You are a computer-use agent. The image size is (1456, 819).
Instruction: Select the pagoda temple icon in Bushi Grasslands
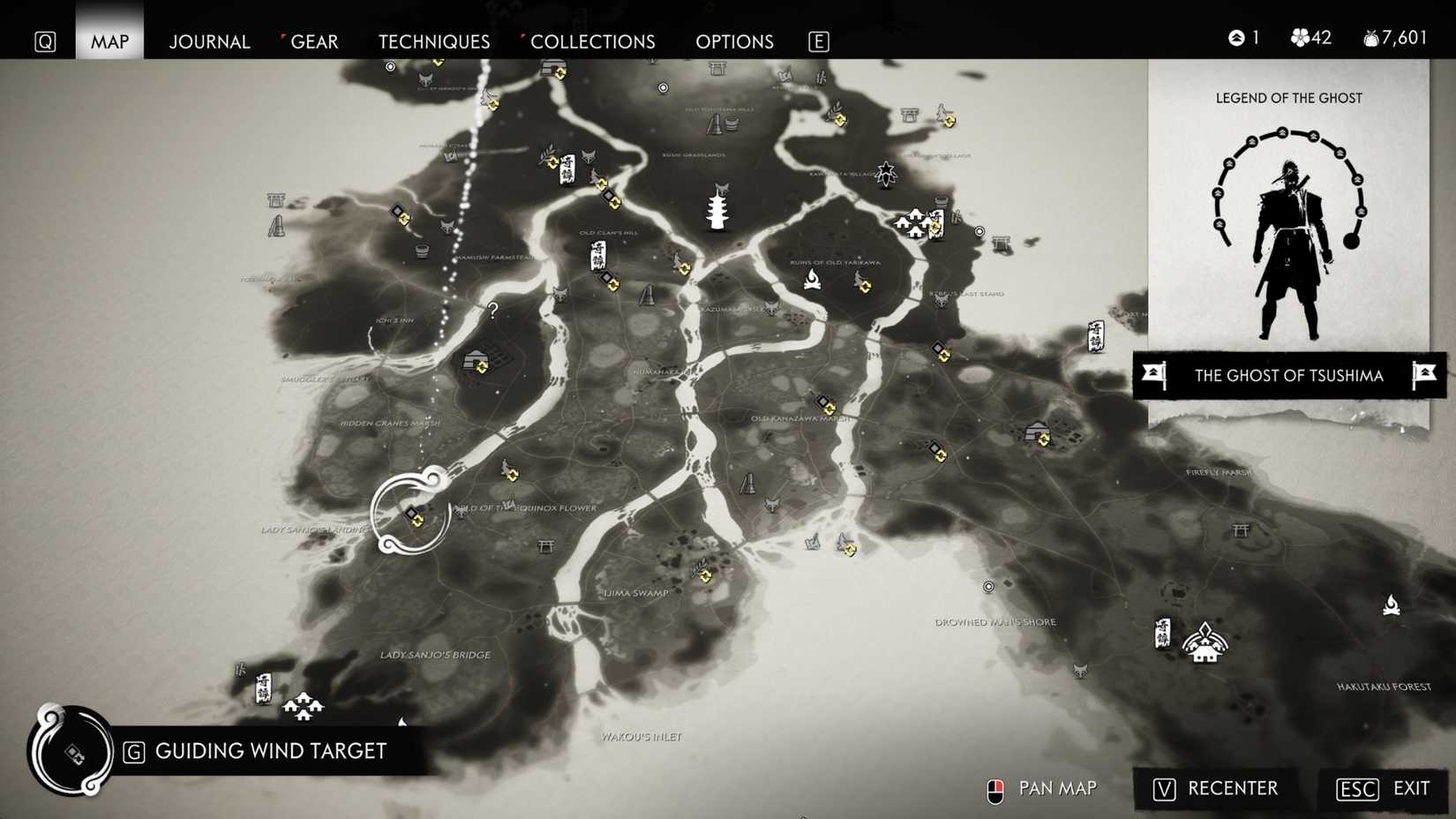pyautogui.click(x=718, y=214)
